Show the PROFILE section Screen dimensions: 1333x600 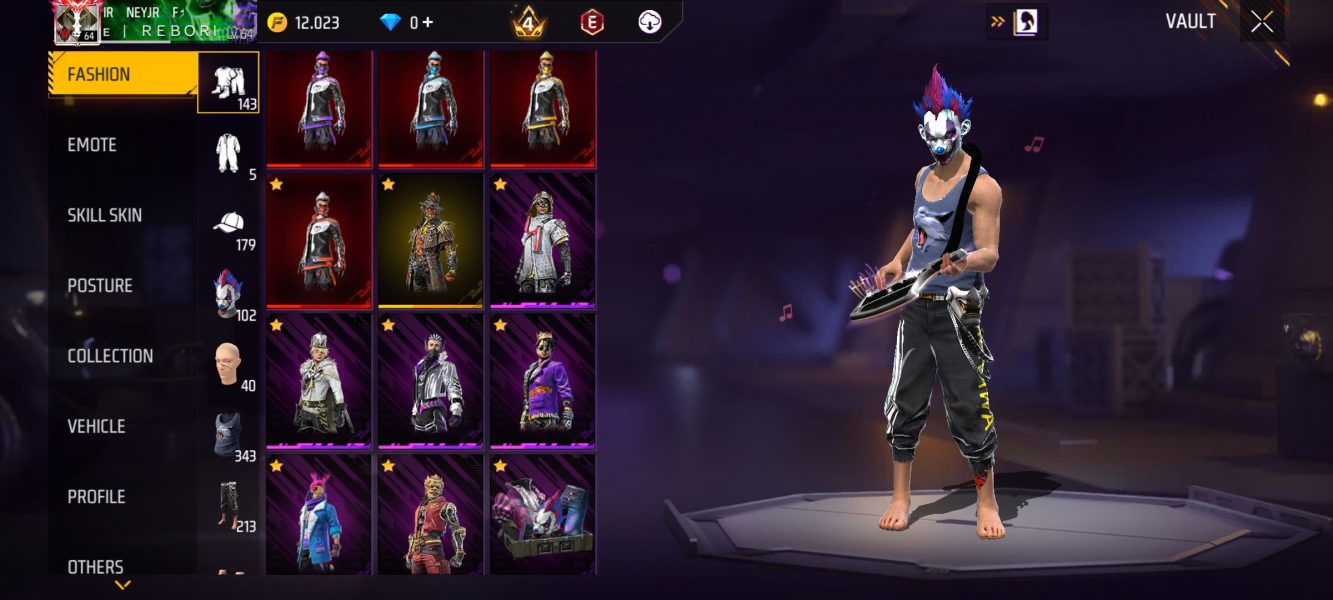tap(96, 497)
